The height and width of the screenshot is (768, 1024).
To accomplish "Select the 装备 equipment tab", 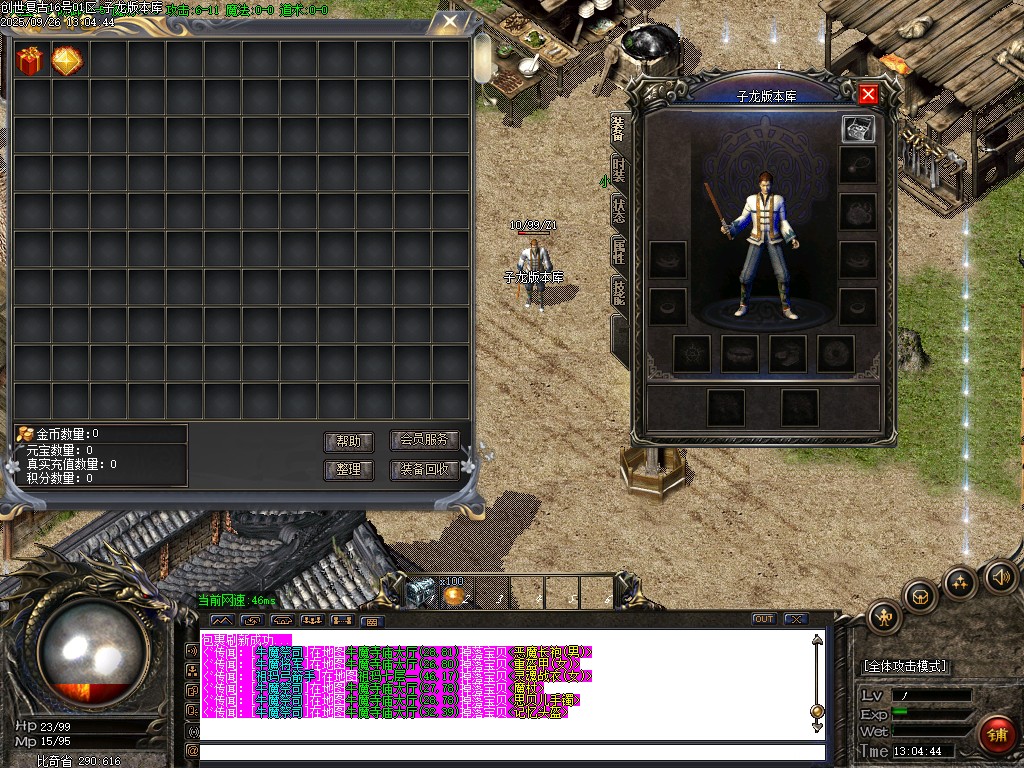I will [619, 129].
